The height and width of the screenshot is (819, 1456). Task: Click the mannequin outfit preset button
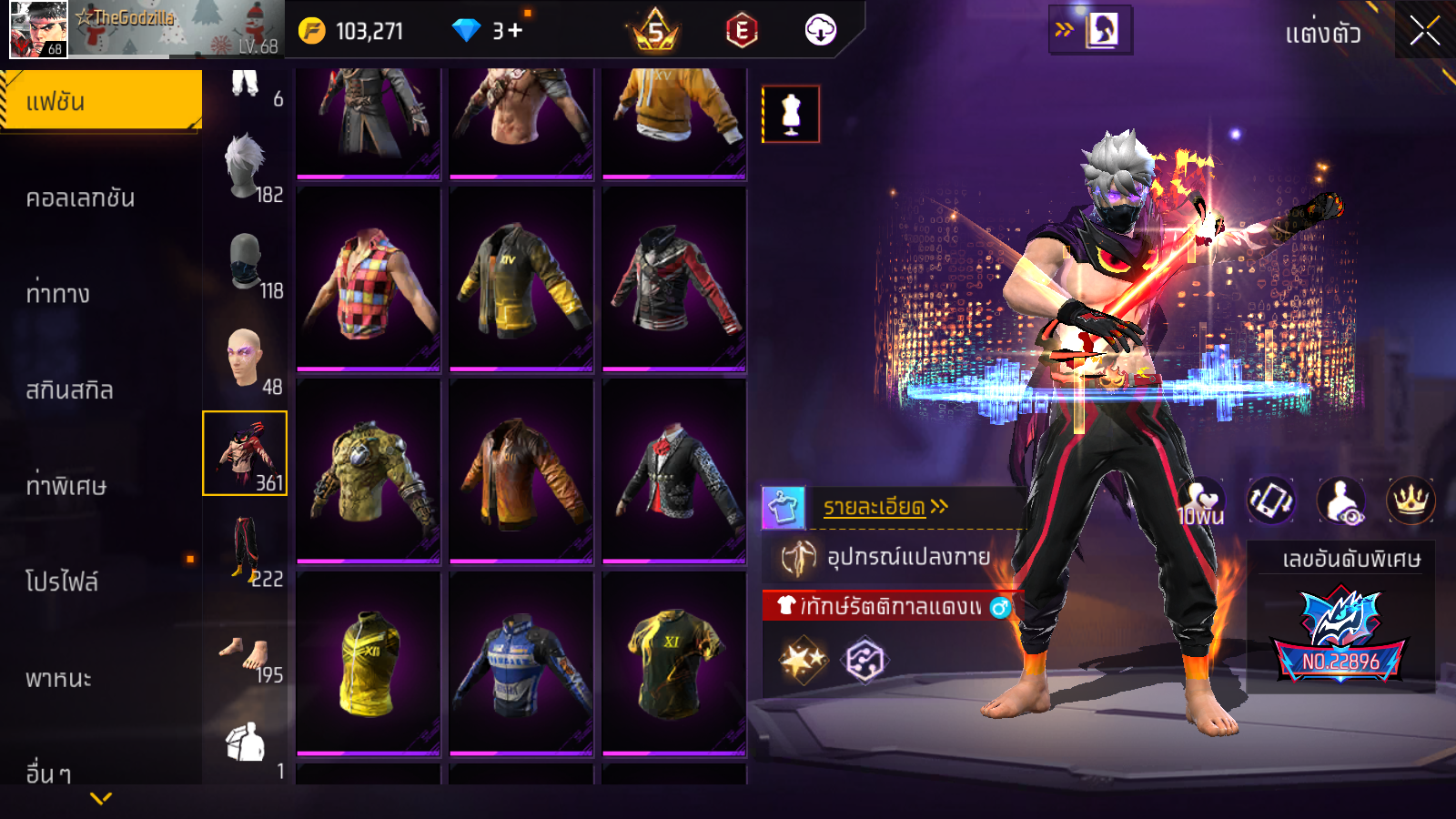coord(791,115)
